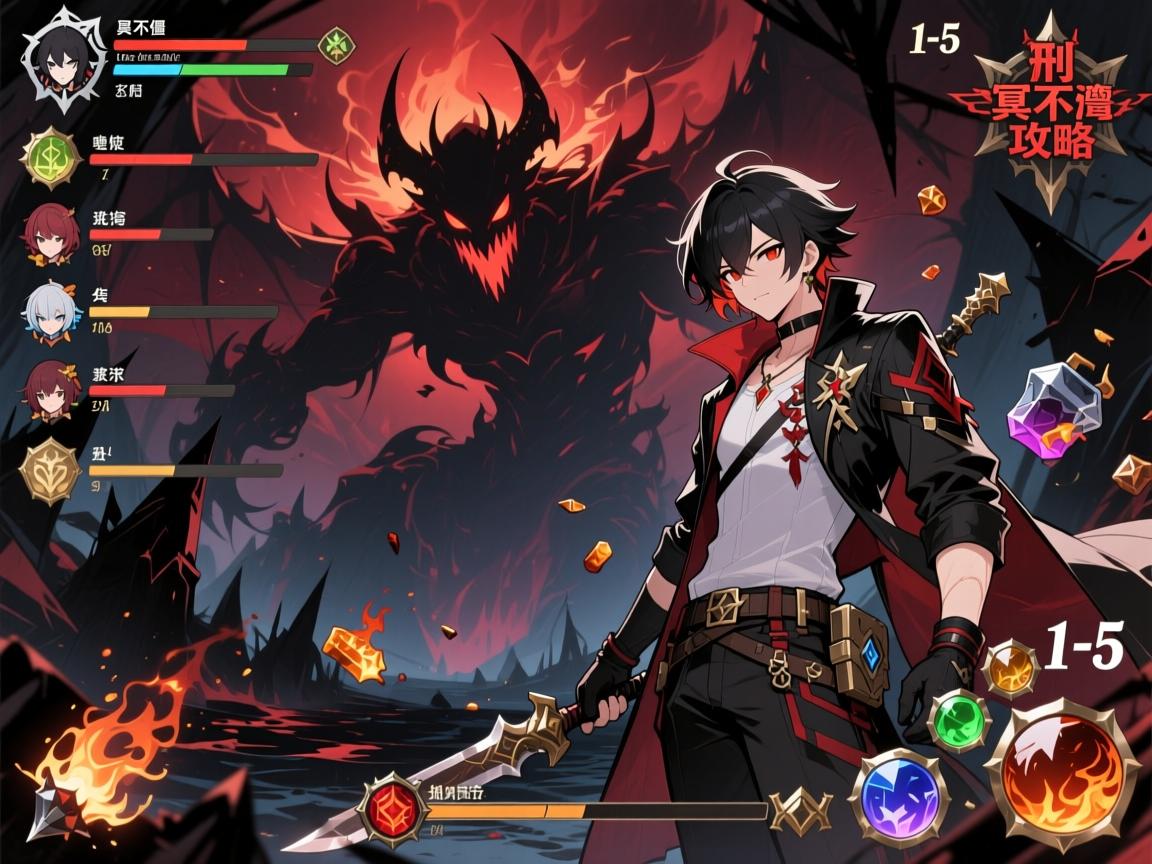Screen dimensions: 1152x864
Task: Activate the small orange orb skill
Action: 1010,668
